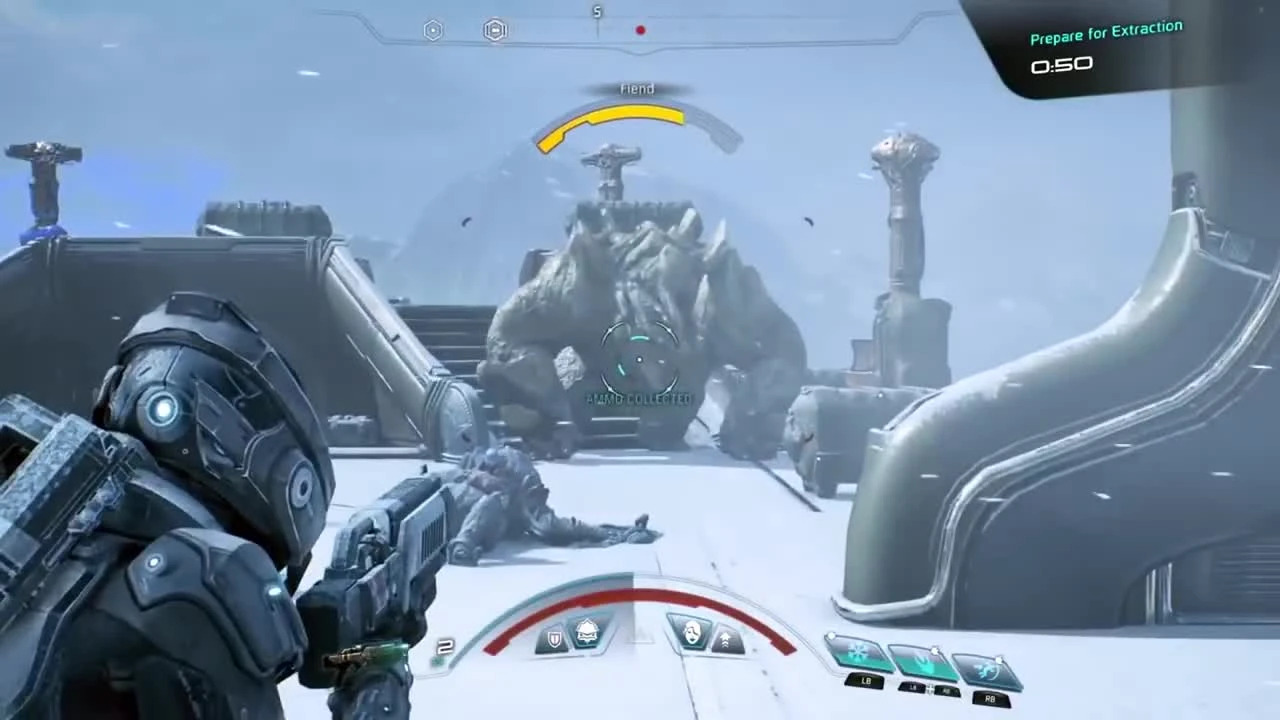The image size is (1280, 720).
Task: Click the shield consumable icon
Action: pos(554,637)
